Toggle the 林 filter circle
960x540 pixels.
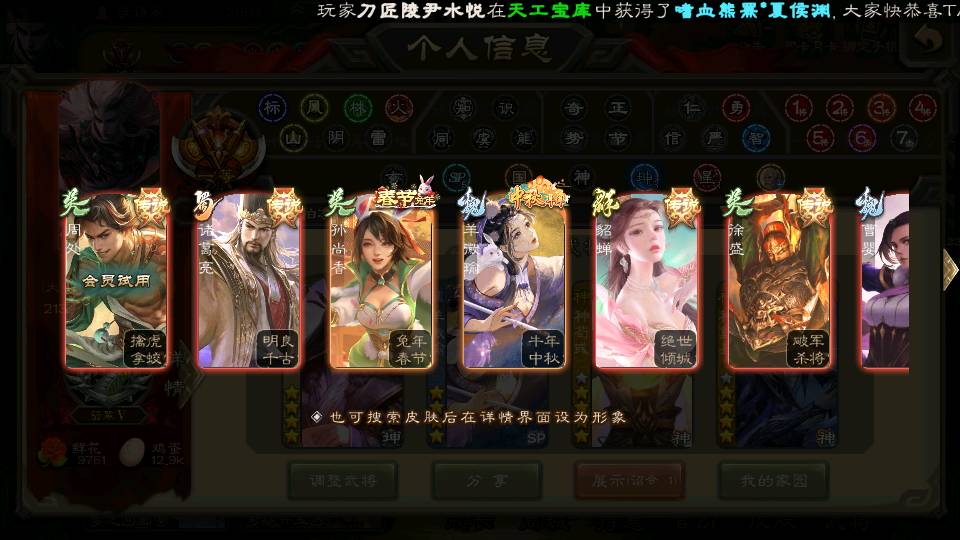click(357, 107)
